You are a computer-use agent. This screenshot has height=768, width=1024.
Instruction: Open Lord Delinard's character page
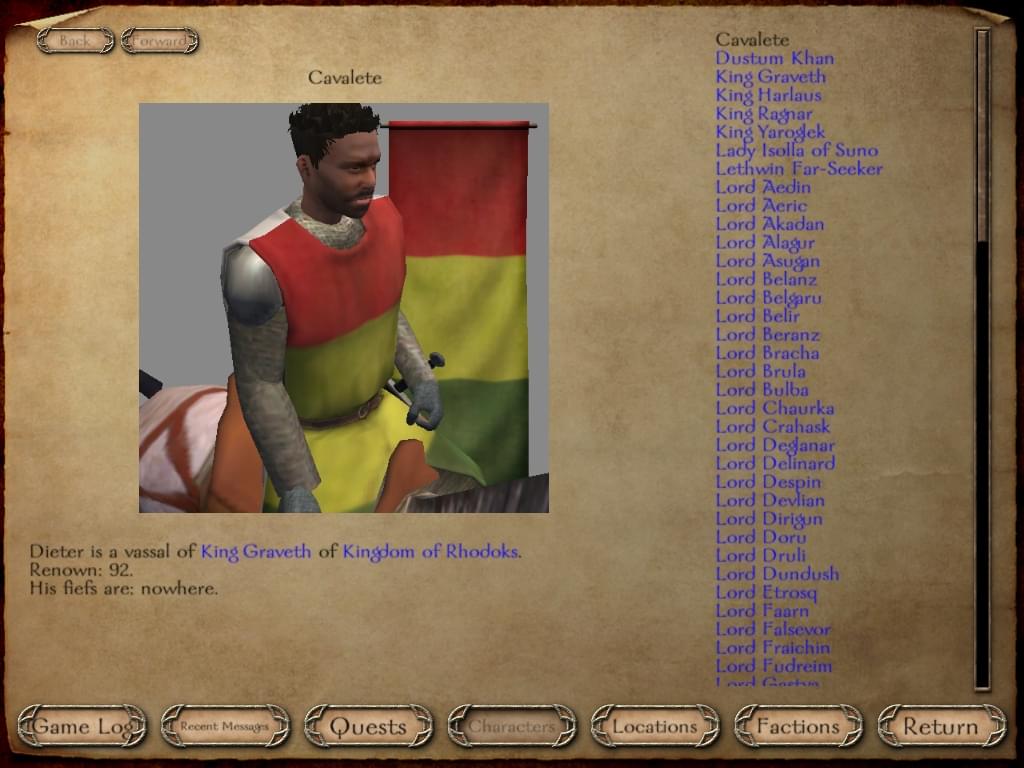pos(775,463)
